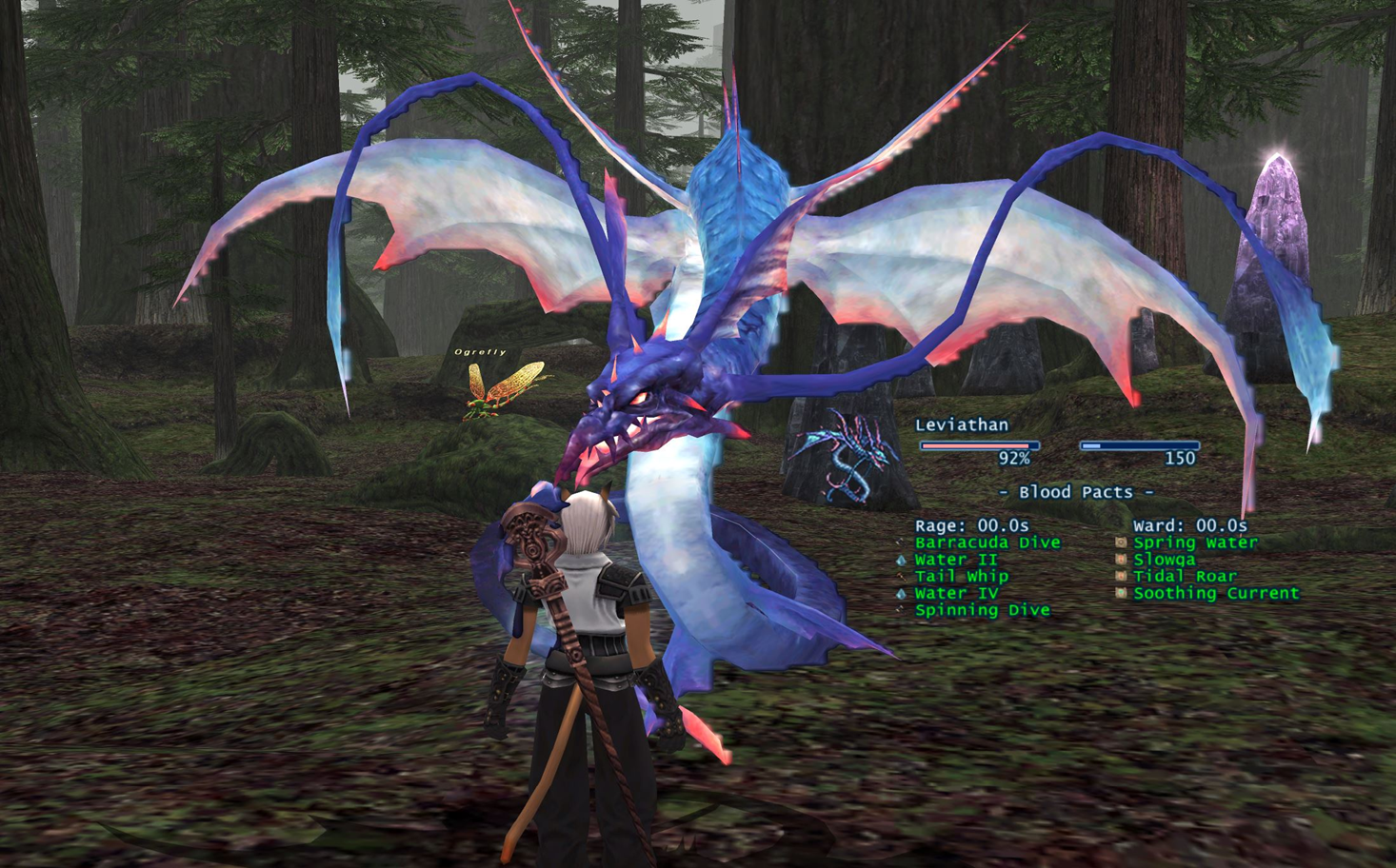Image resolution: width=1396 pixels, height=868 pixels.
Task: Use the Spinning Dive ability
Action: [983, 609]
